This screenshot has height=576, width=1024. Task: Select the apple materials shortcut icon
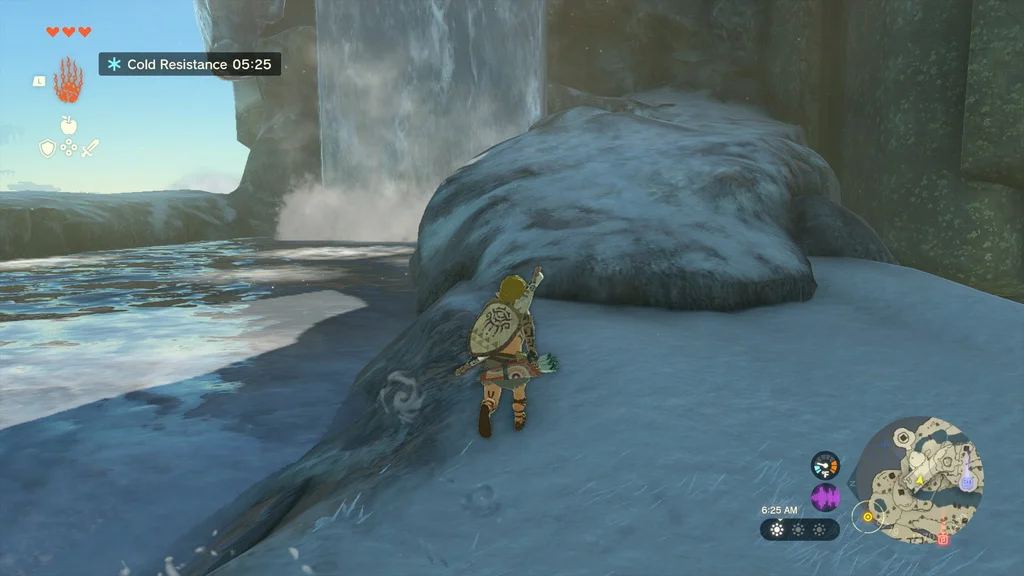(x=69, y=125)
